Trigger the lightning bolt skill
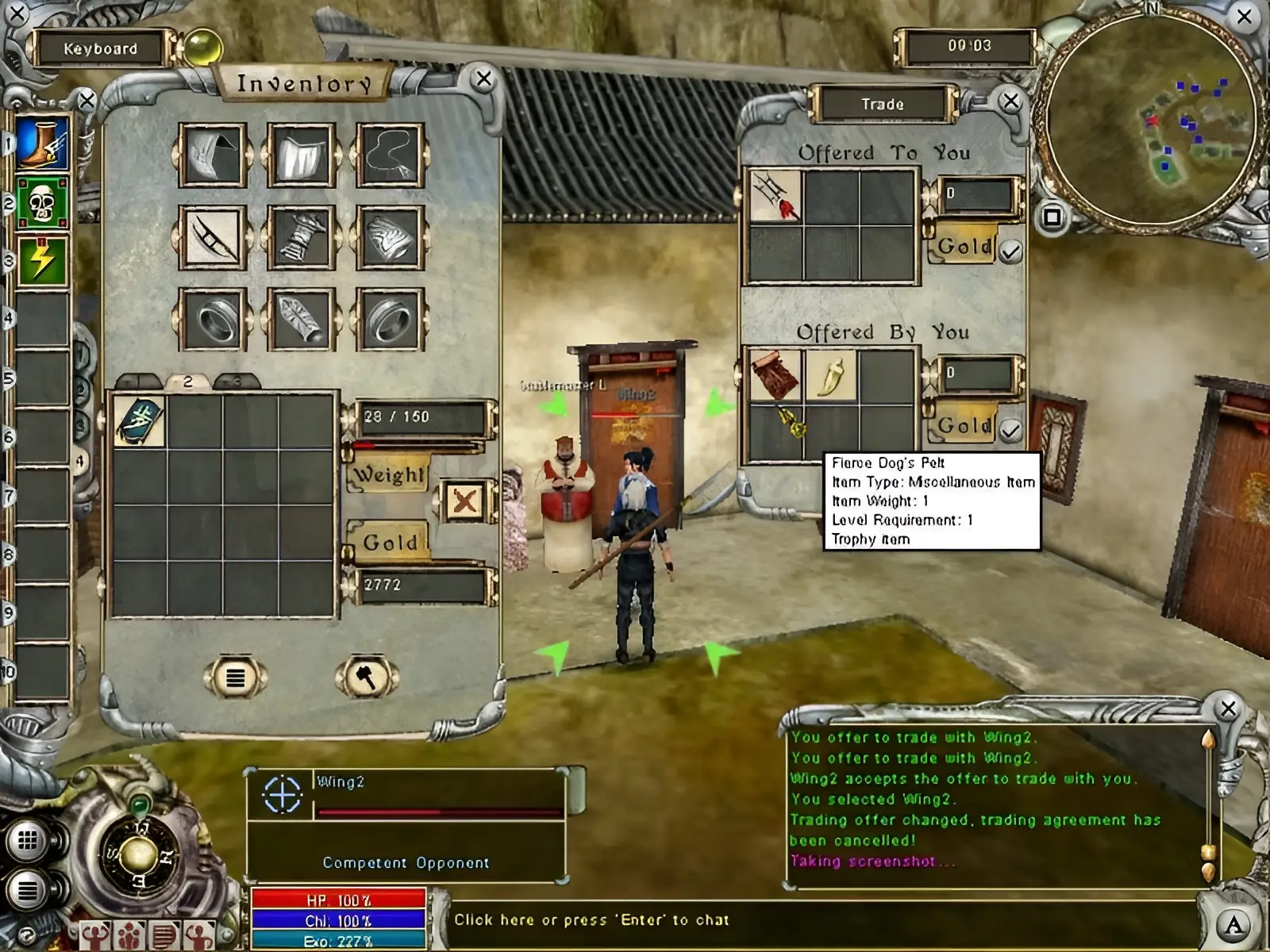Viewport: 1270px width, 952px height. point(42,260)
